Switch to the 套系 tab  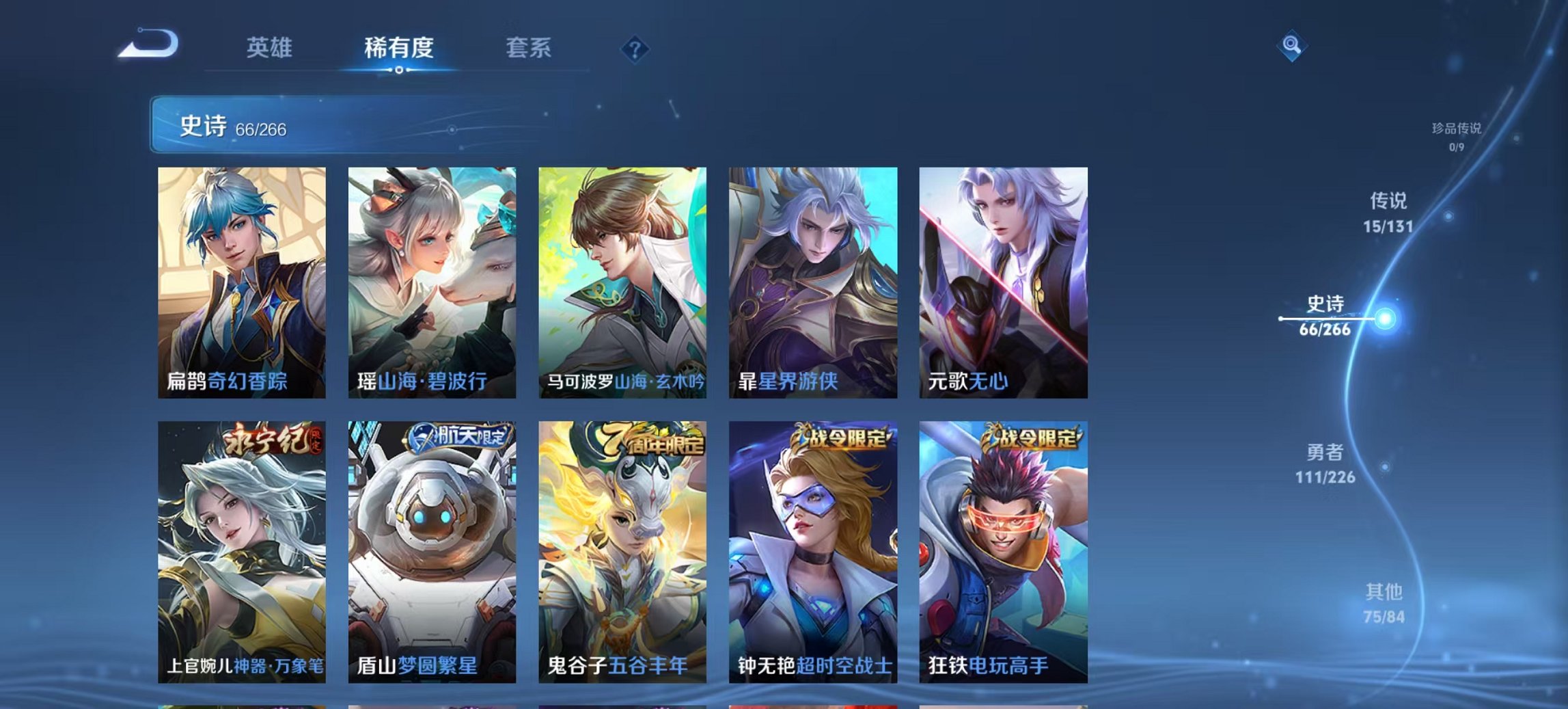[527, 49]
